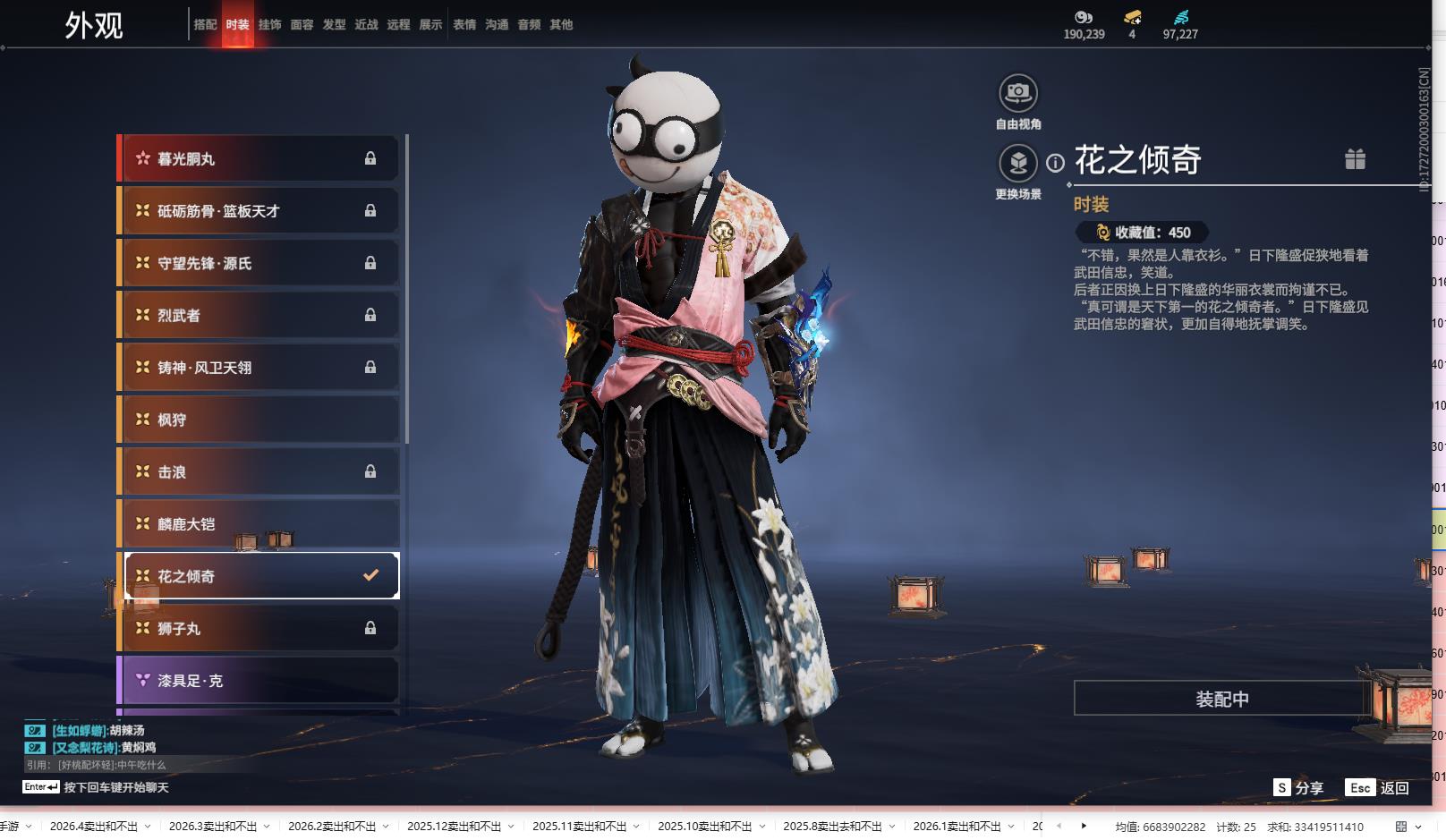Switch to the 搭配 tab
Image resolution: width=1446 pixels, height=840 pixels.
[x=205, y=25]
